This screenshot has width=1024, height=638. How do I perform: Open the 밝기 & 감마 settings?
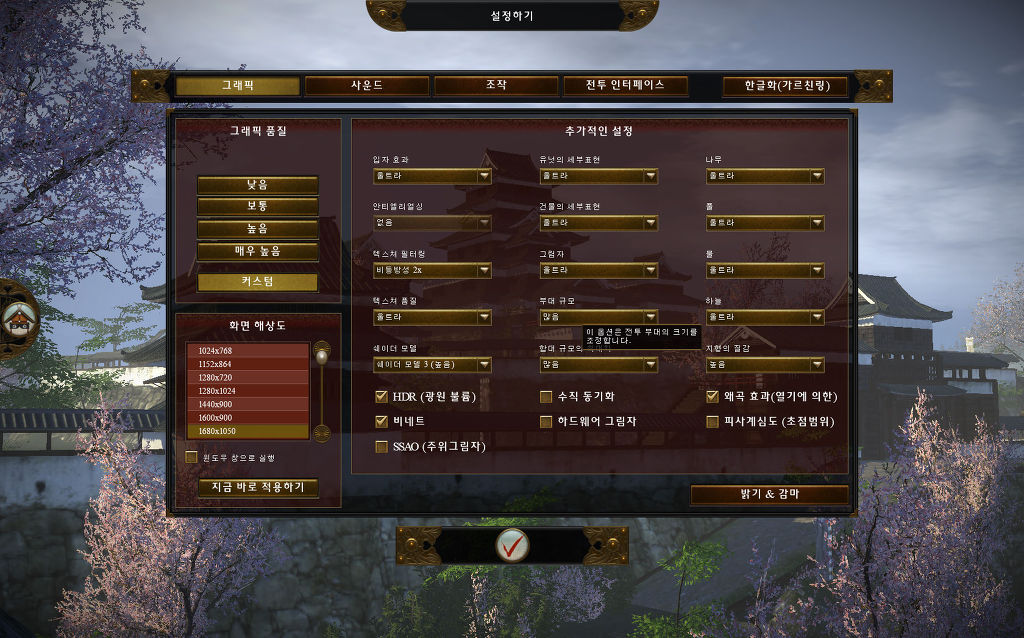pos(769,495)
